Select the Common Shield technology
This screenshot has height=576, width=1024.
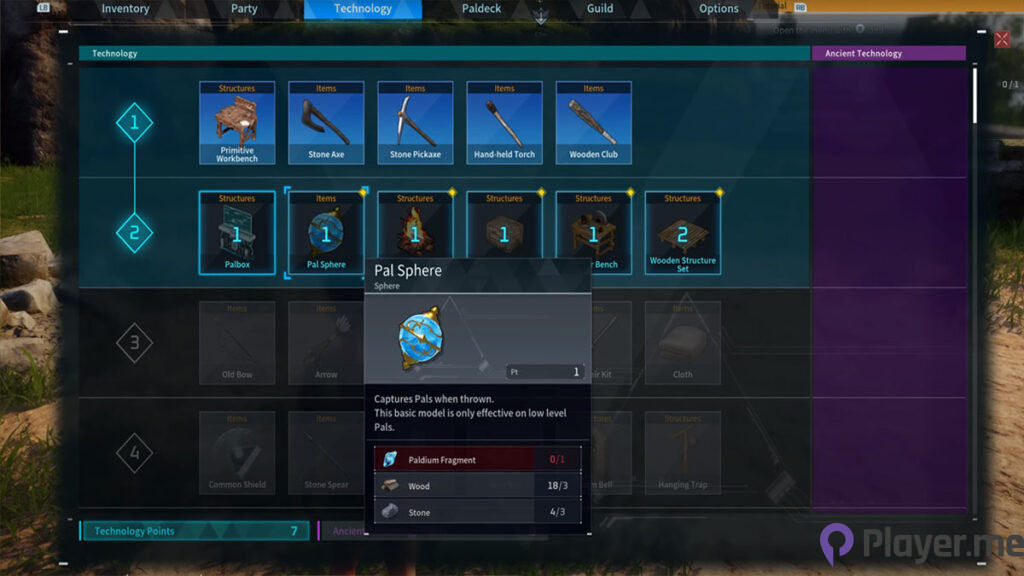(x=237, y=453)
